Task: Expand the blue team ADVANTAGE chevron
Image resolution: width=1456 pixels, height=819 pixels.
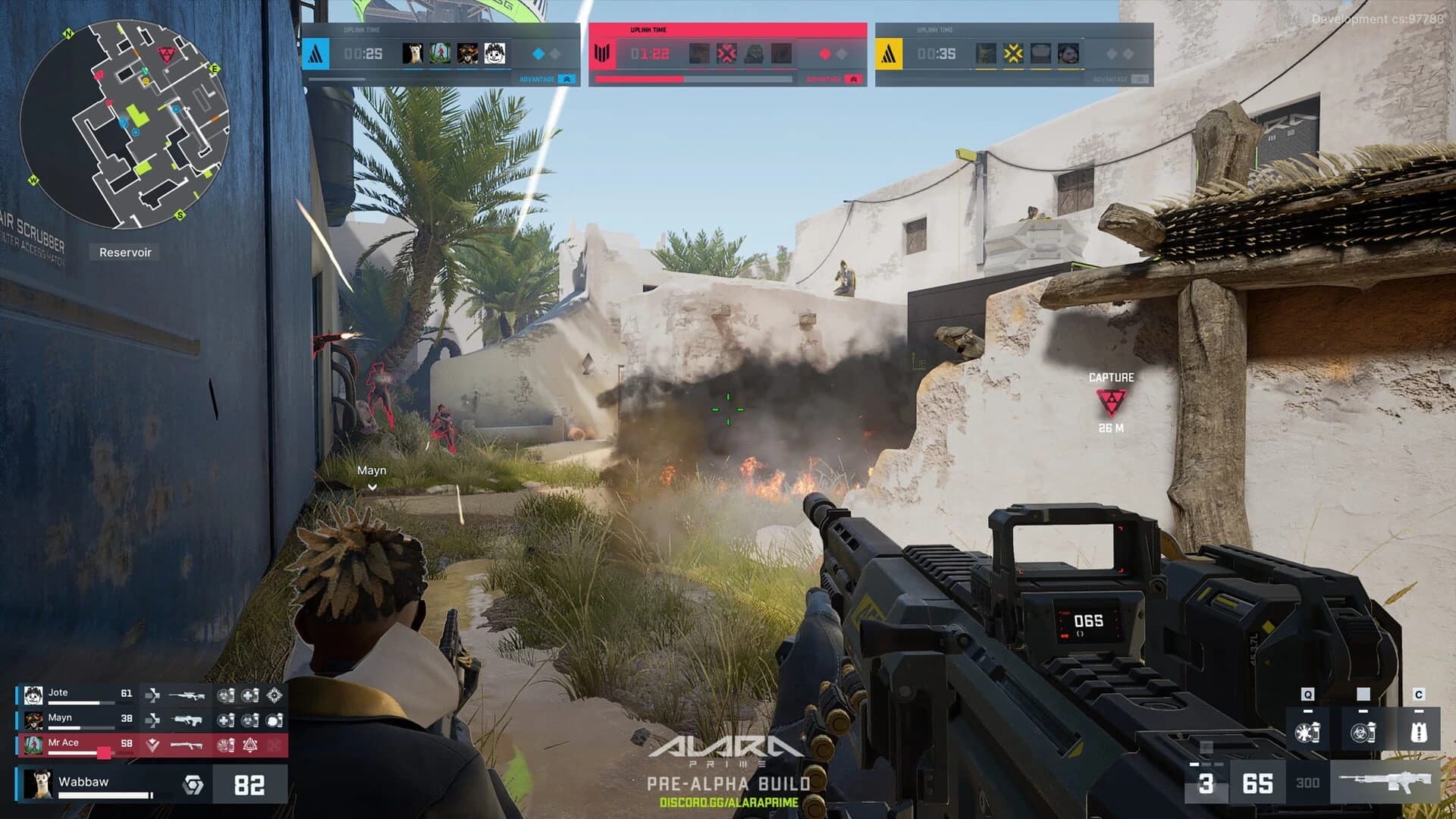Action: click(x=566, y=78)
